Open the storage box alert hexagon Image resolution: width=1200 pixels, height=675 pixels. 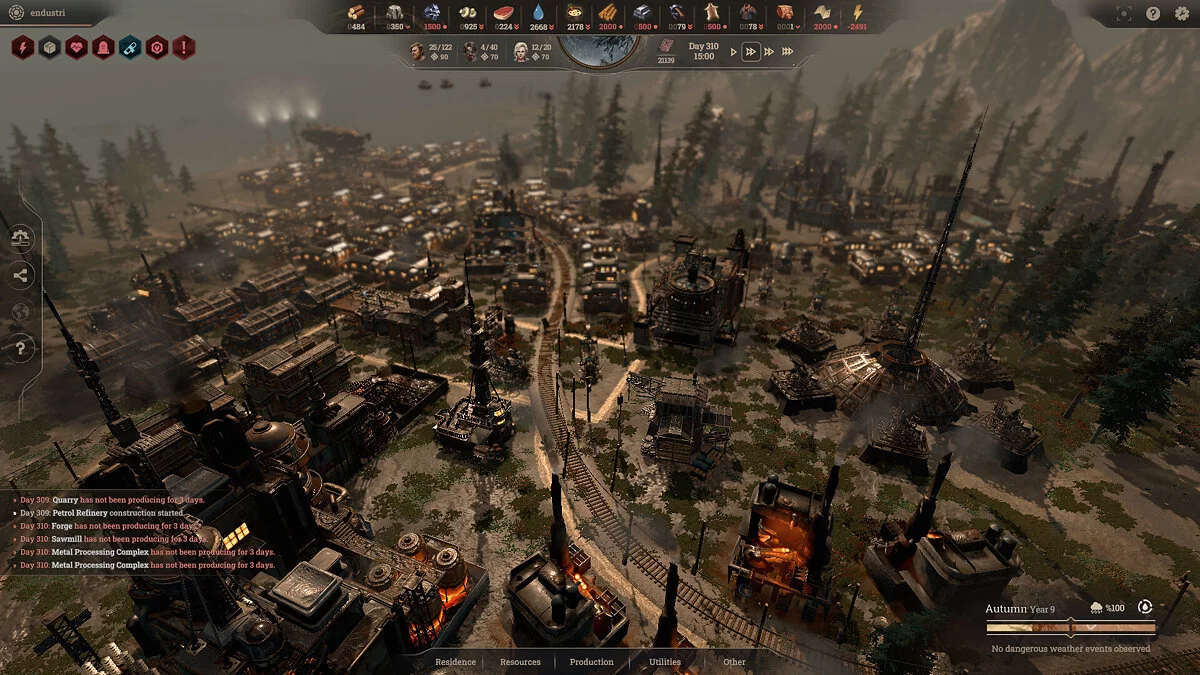tap(49, 47)
